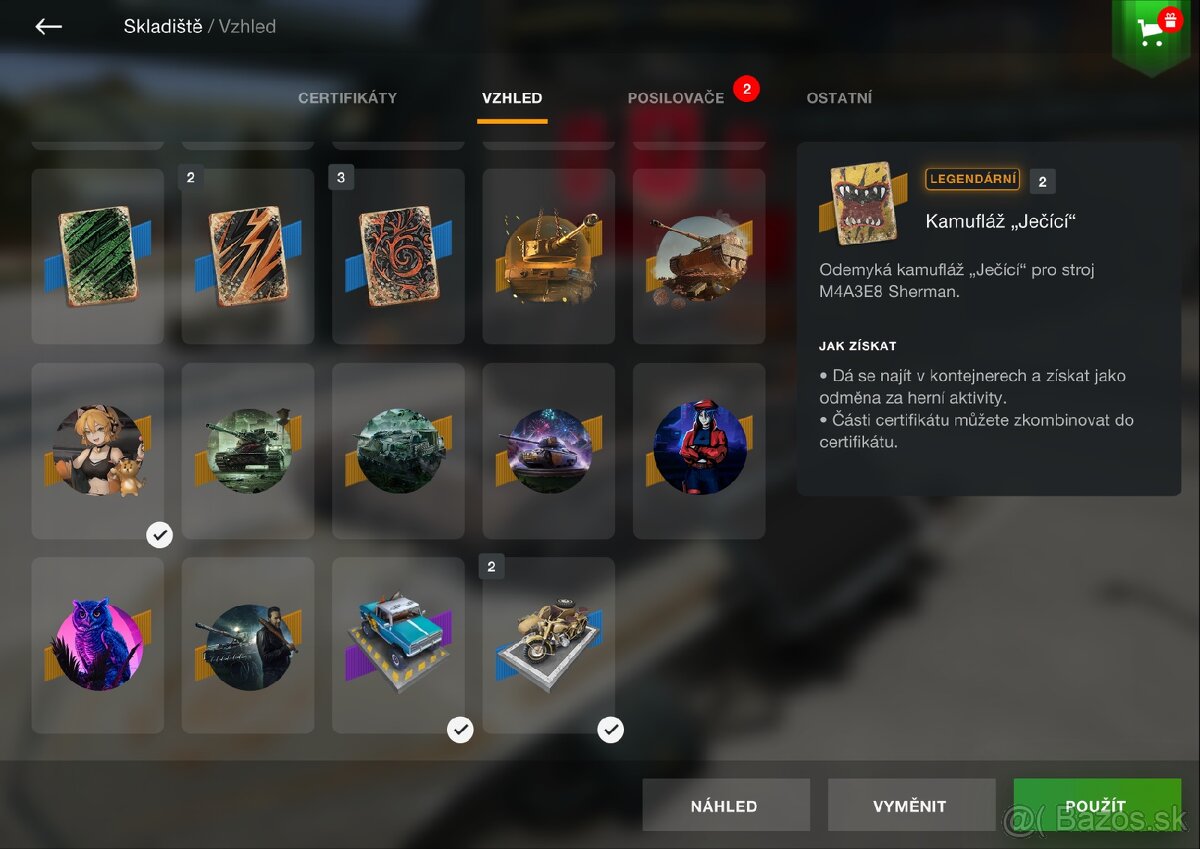
Task: Pick the red-capped masked figure avatar
Action: click(x=699, y=450)
